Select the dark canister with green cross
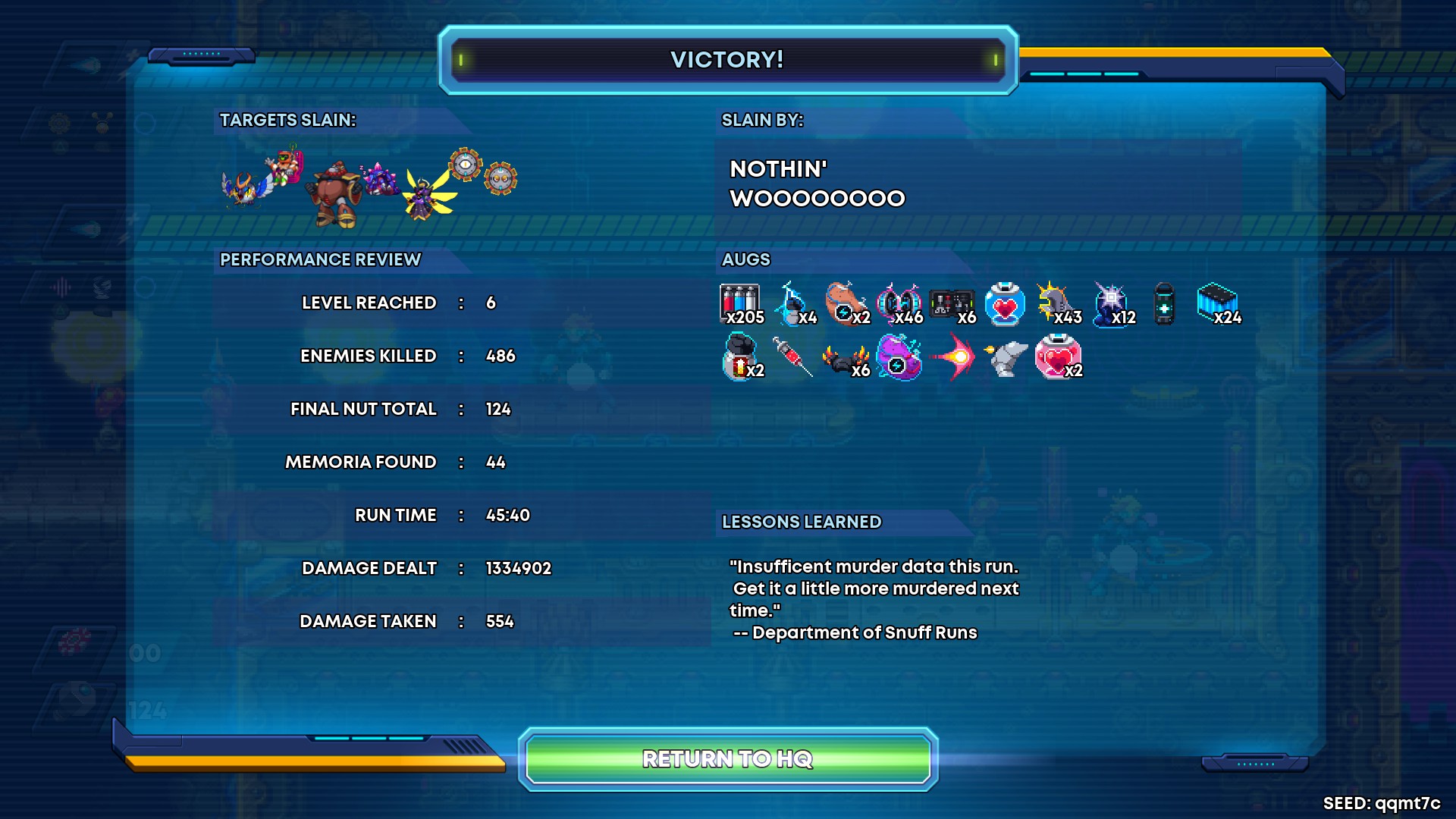Viewport: 1456px width, 819px height. pos(1164,304)
